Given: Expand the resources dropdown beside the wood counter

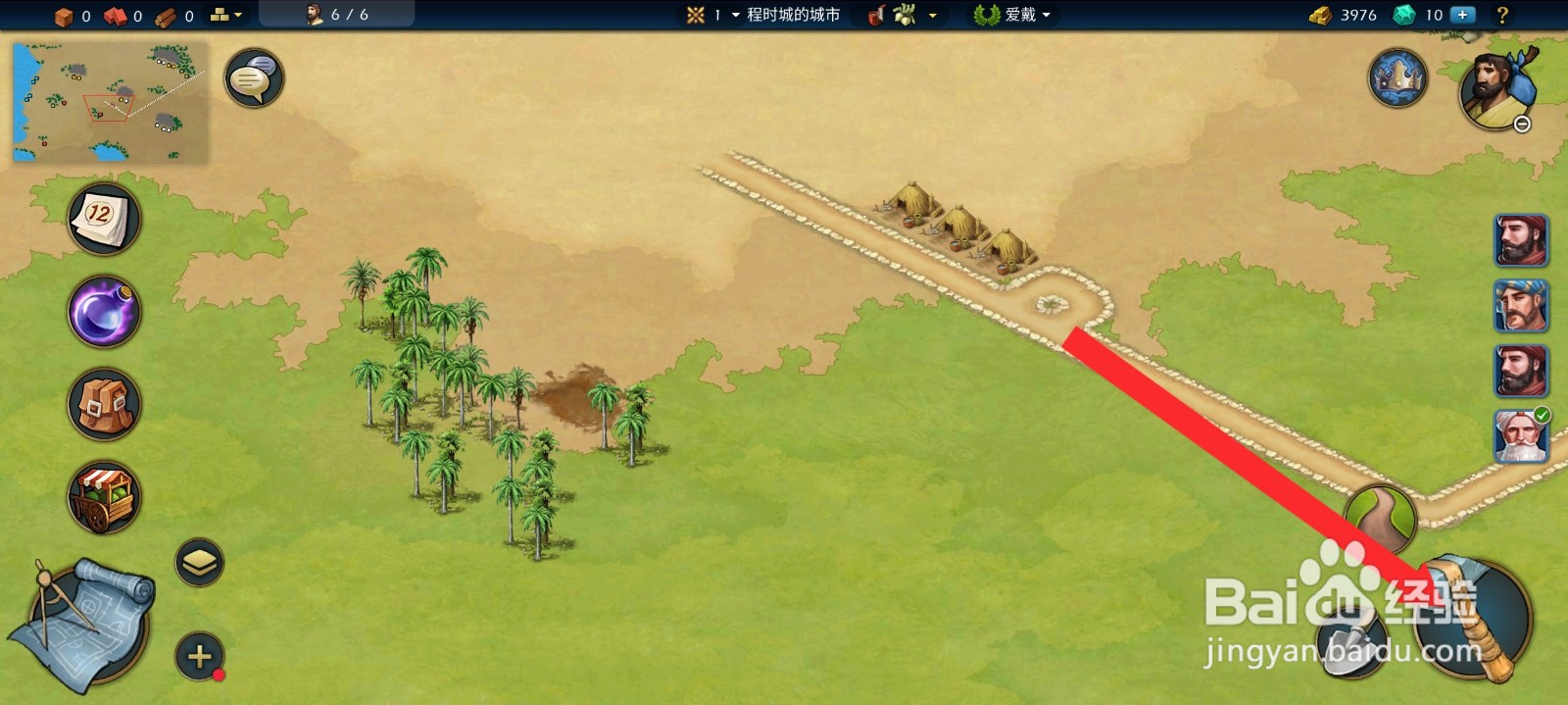Looking at the screenshot, I should (226, 15).
